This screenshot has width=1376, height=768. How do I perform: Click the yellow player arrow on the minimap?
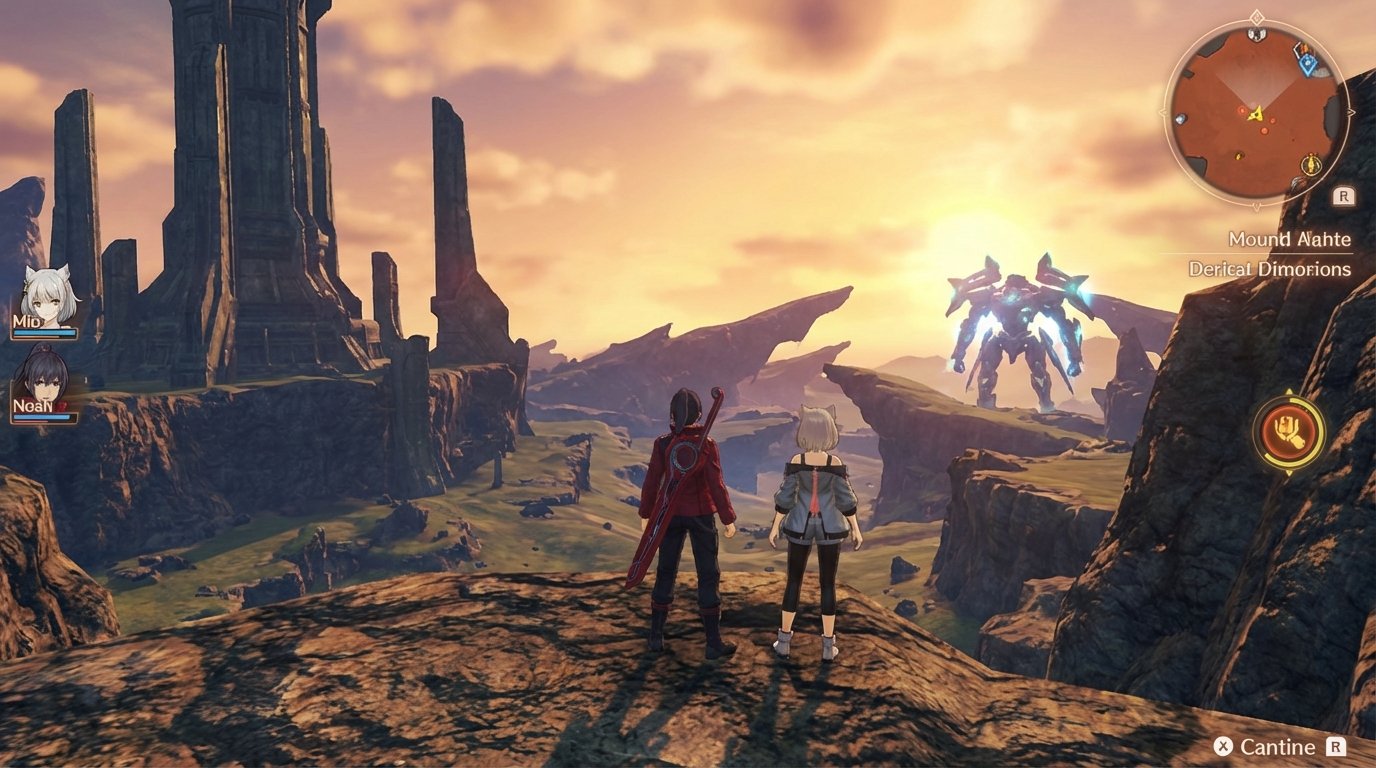tap(1256, 114)
